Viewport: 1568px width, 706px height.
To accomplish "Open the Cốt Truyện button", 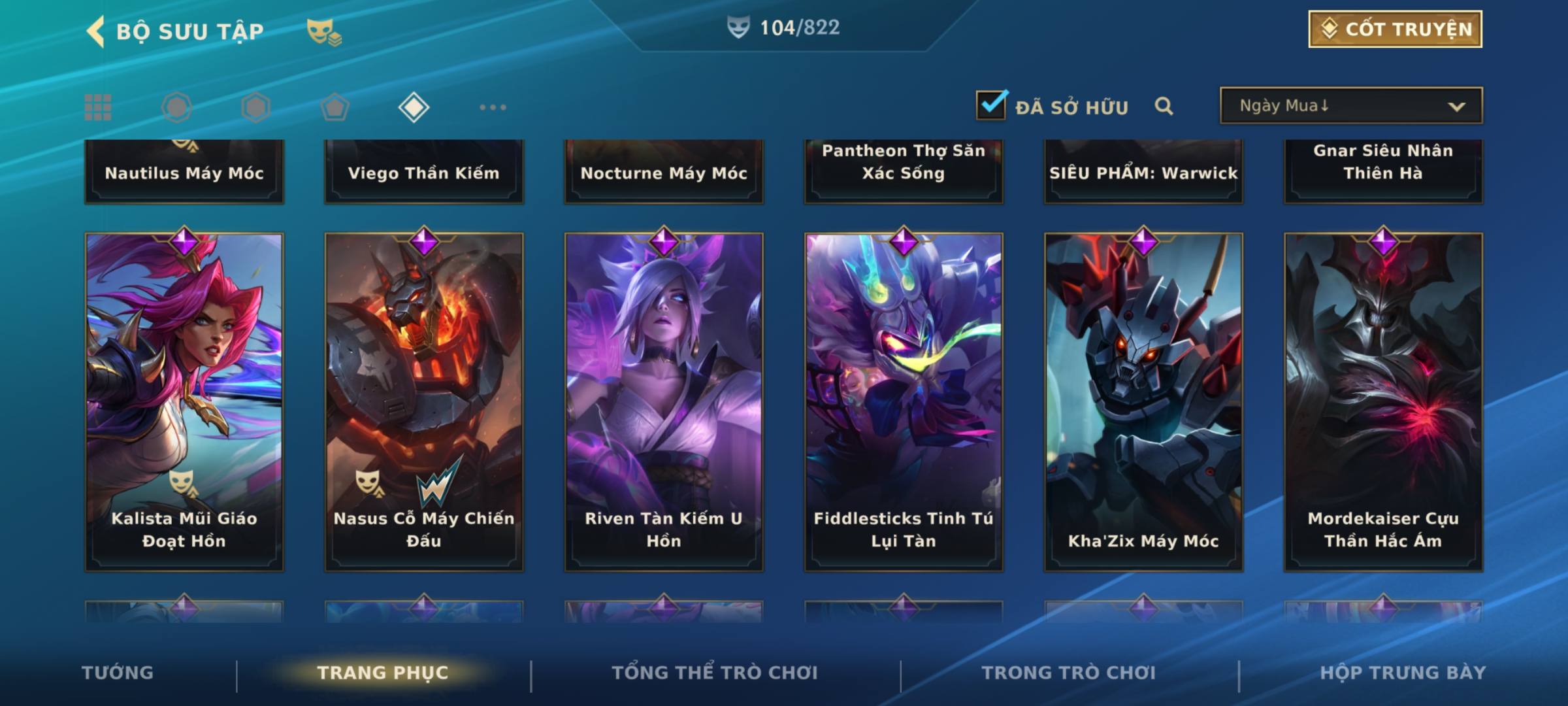I will click(1395, 29).
